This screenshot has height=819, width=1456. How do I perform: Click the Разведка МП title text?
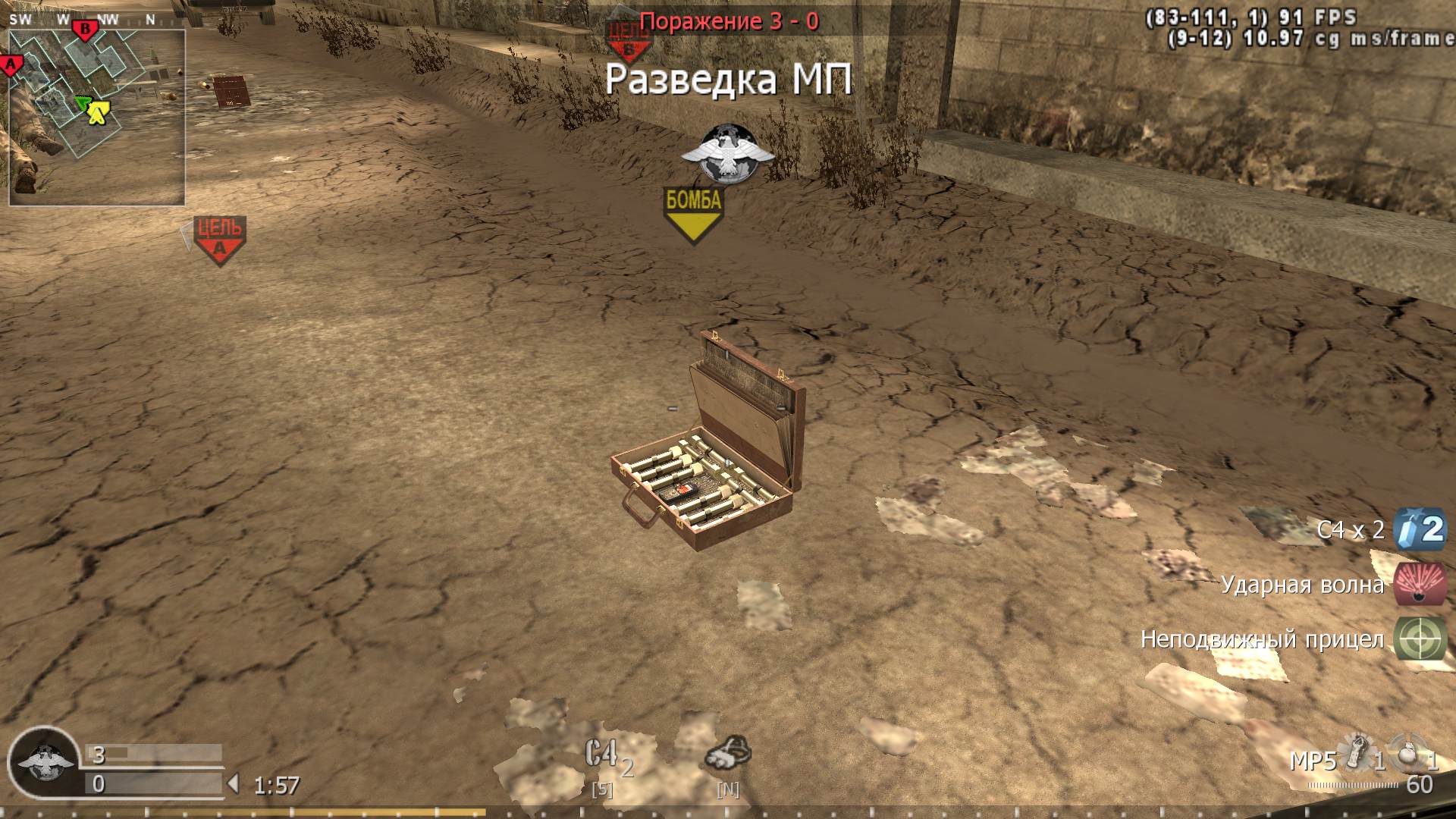click(x=730, y=78)
